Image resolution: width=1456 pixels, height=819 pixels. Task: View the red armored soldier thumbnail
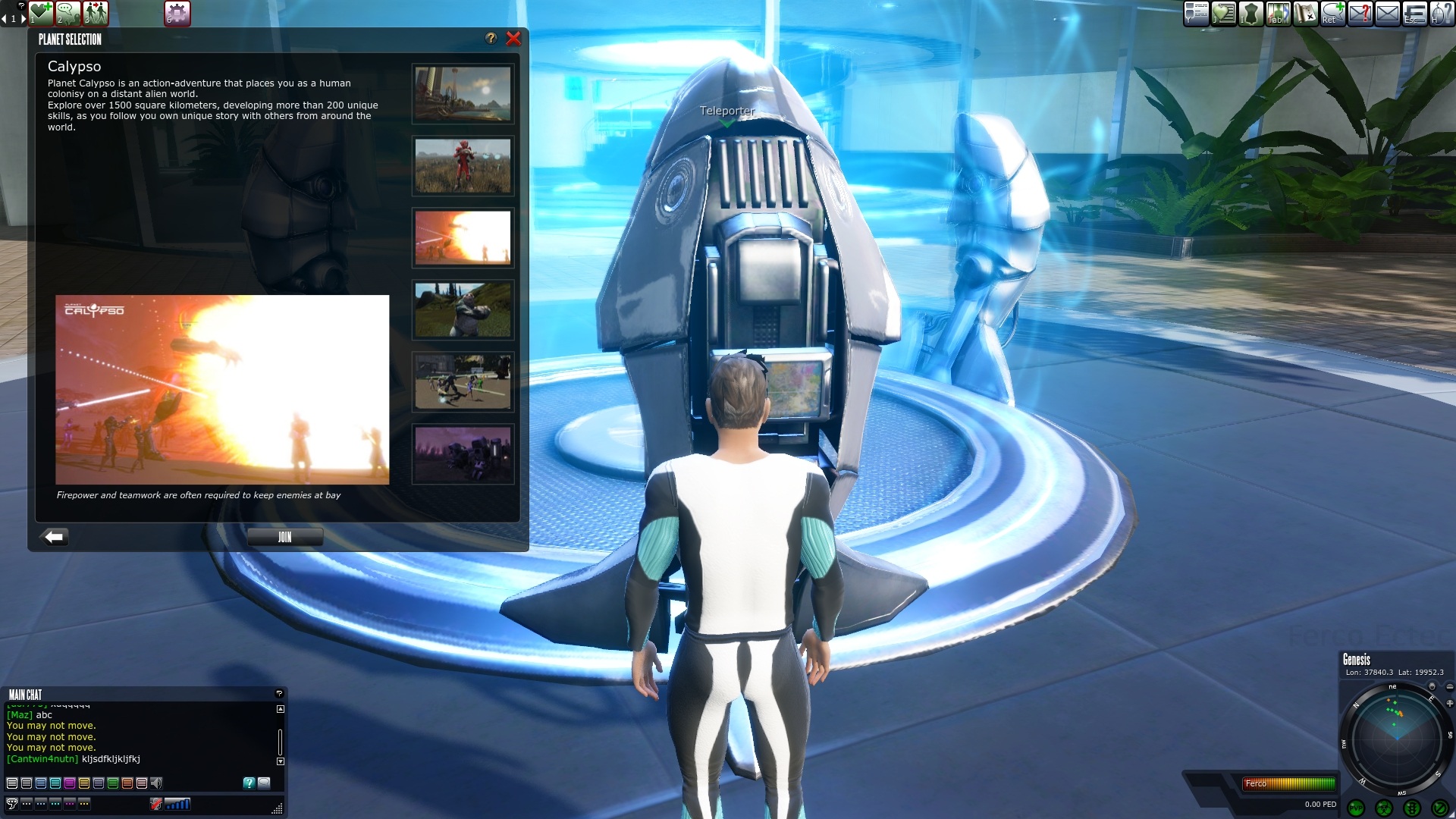pos(463,166)
